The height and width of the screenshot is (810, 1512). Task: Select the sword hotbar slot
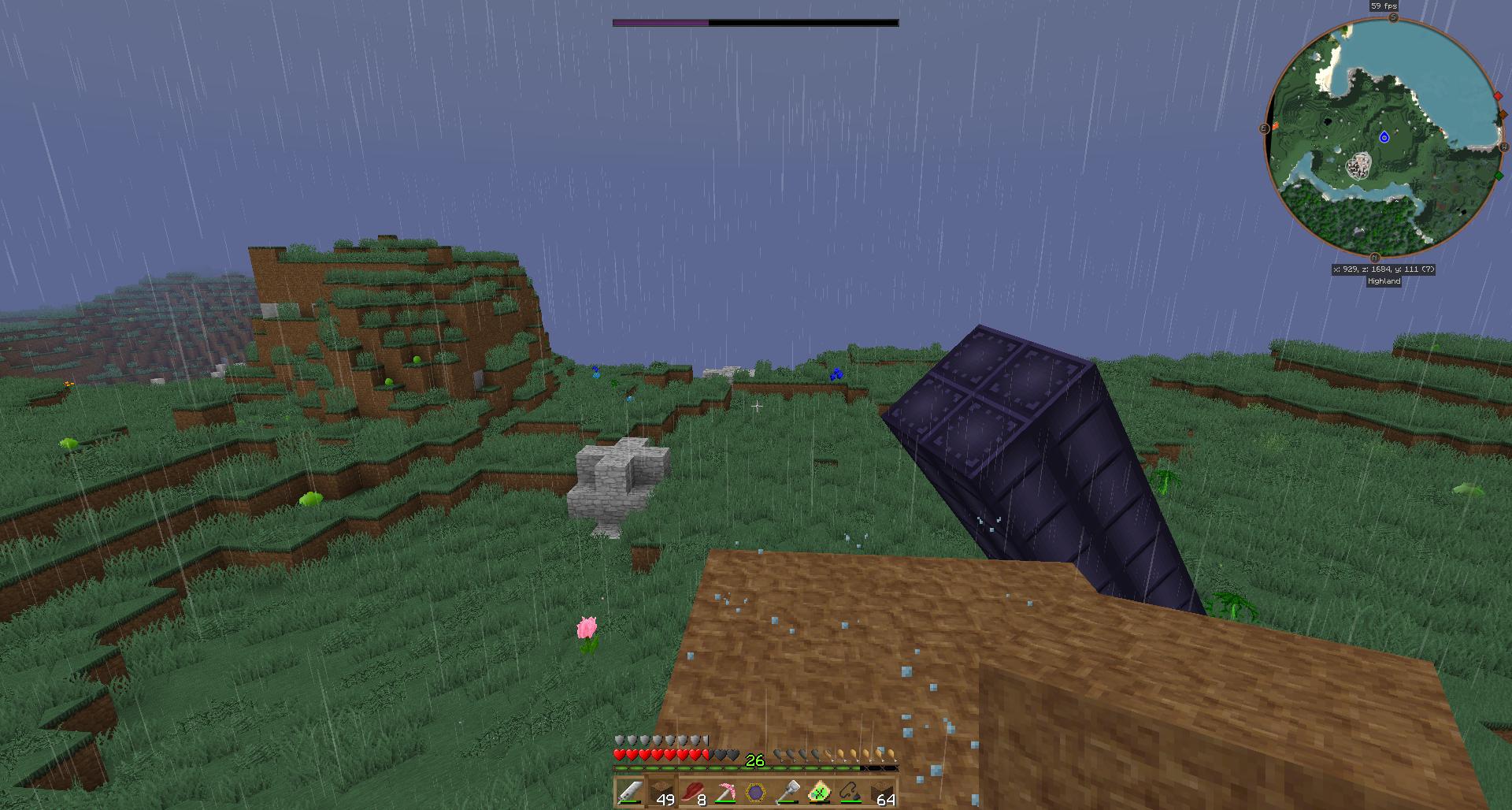629,792
